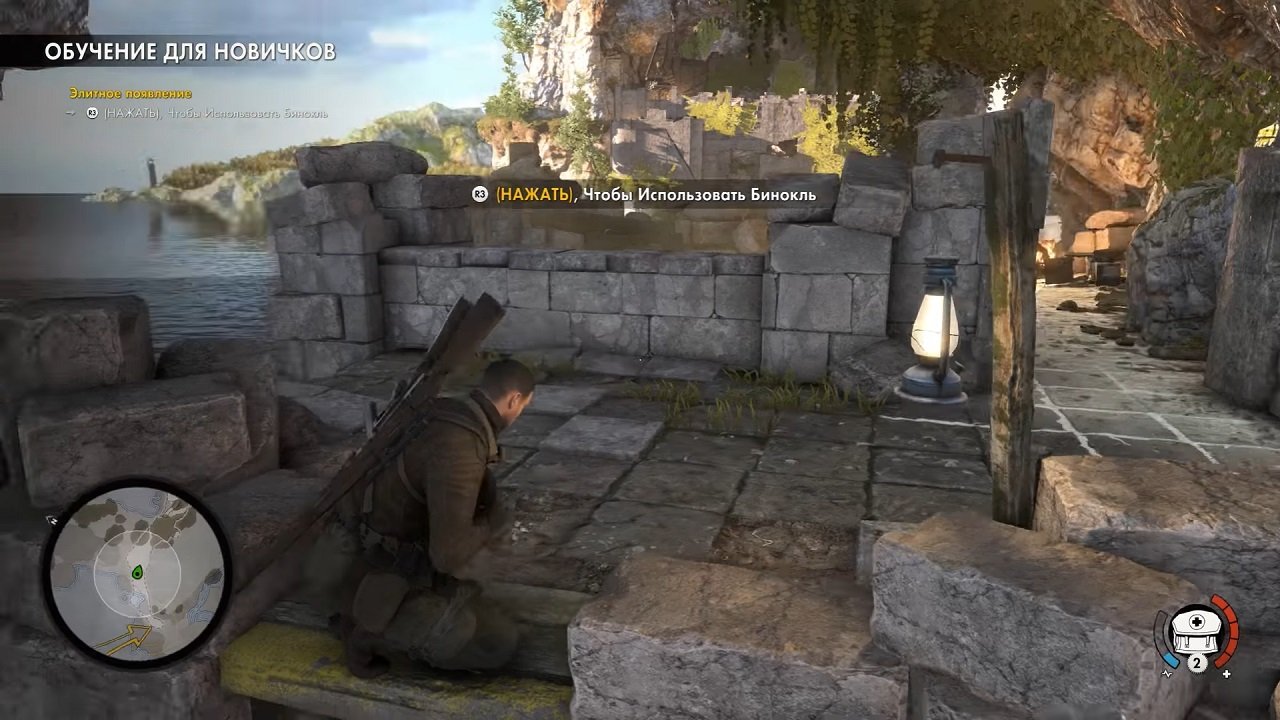The image size is (1280, 720).
Task: Click the heartbeat symbol under the blue arc
Action: coord(1167,674)
